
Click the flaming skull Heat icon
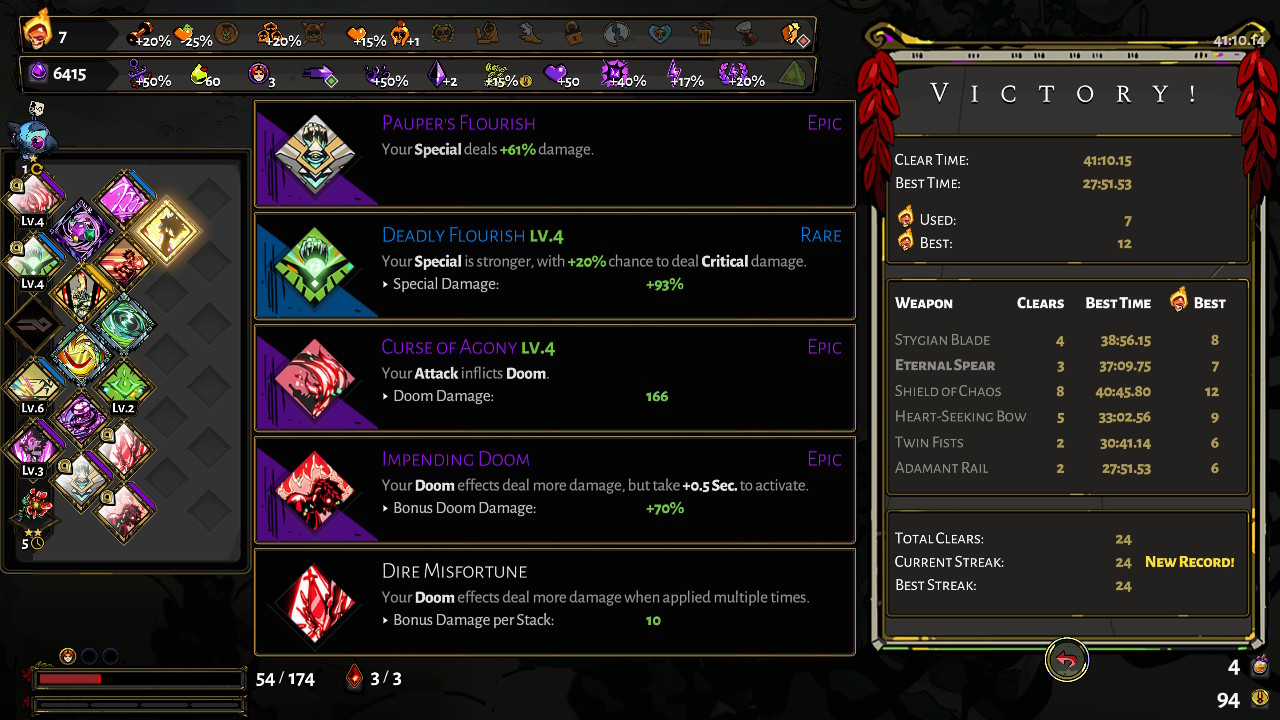[38, 32]
